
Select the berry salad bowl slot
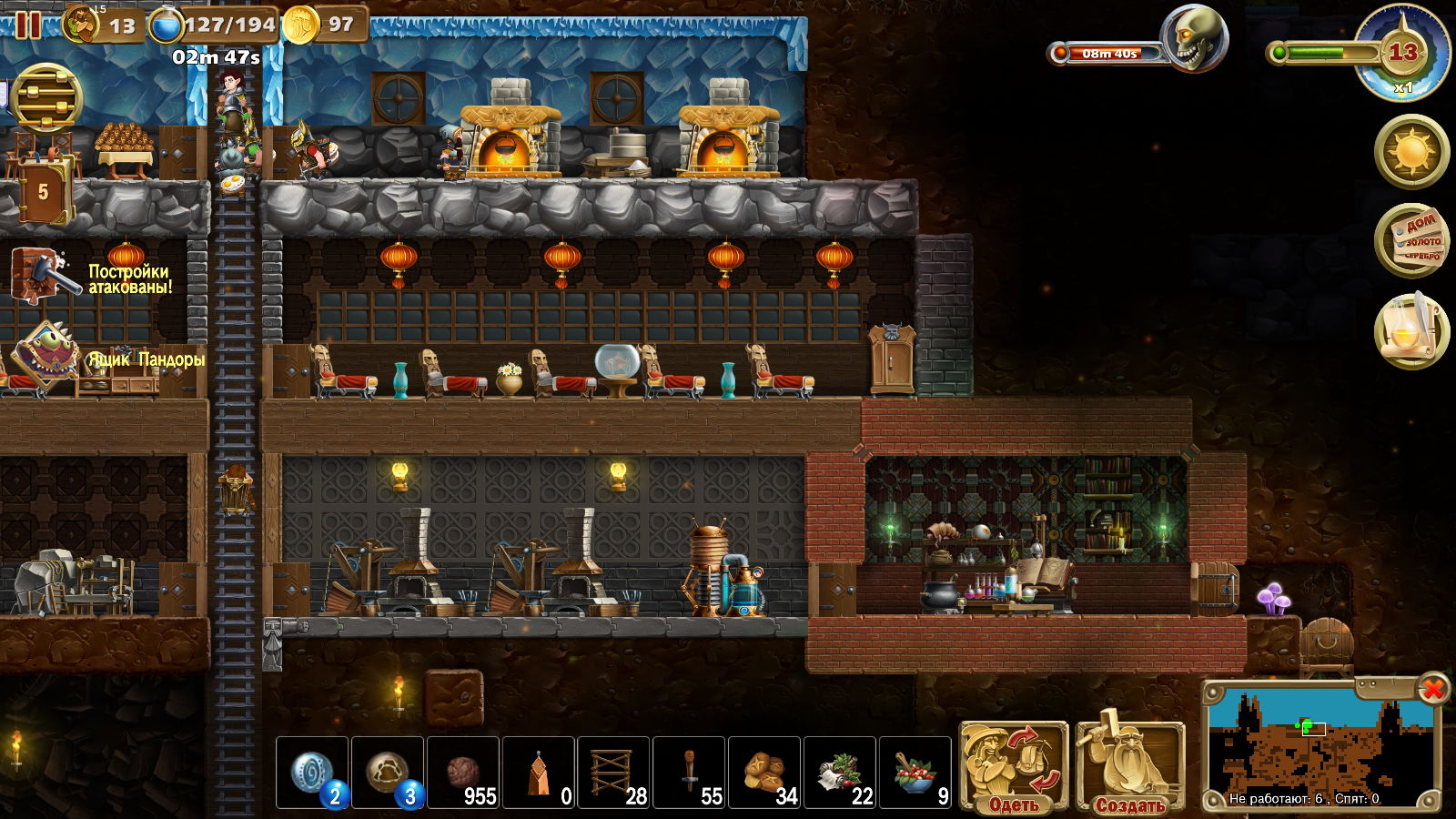coord(915,773)
